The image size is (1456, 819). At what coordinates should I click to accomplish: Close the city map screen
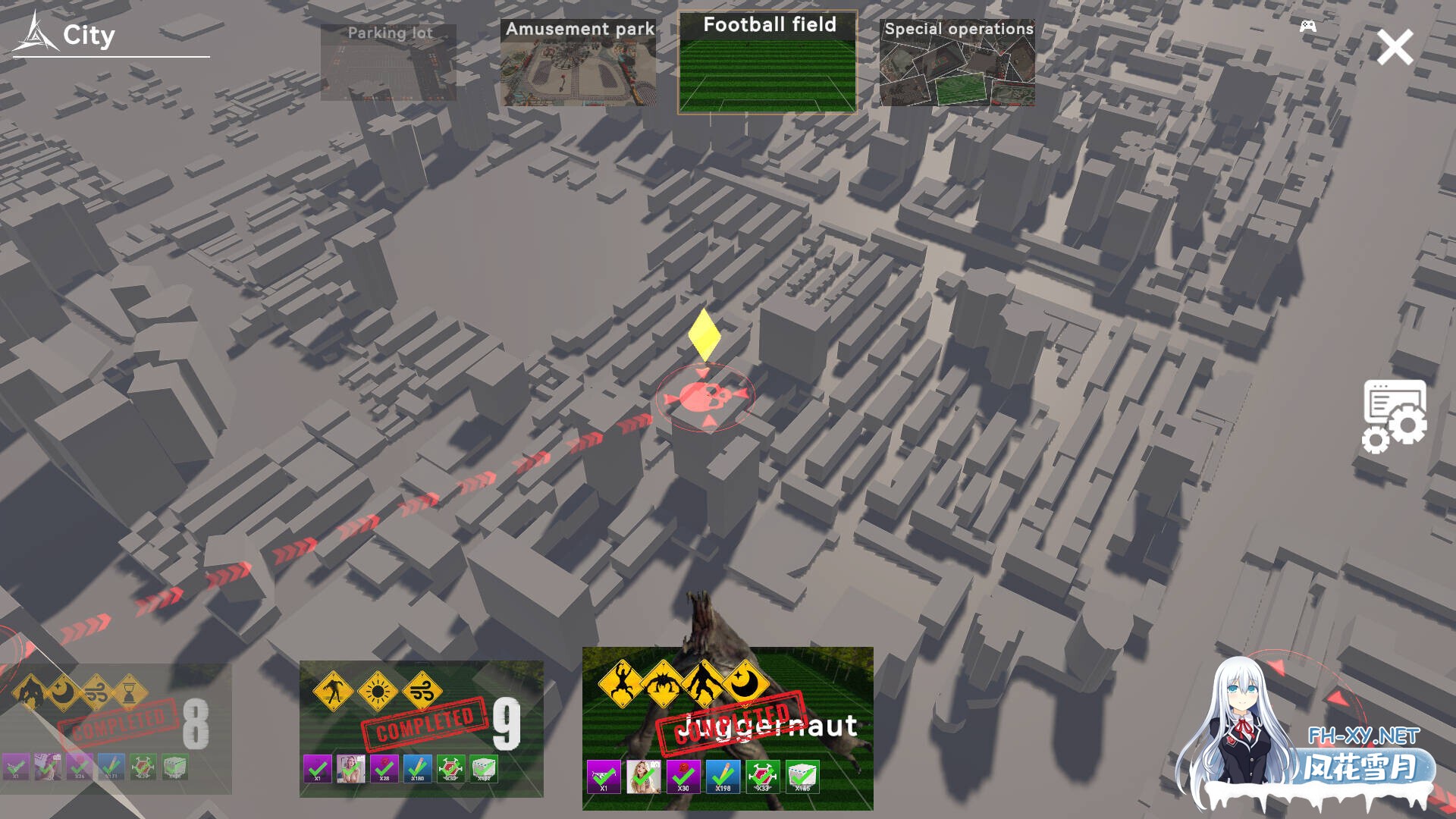coord(1394,48)
